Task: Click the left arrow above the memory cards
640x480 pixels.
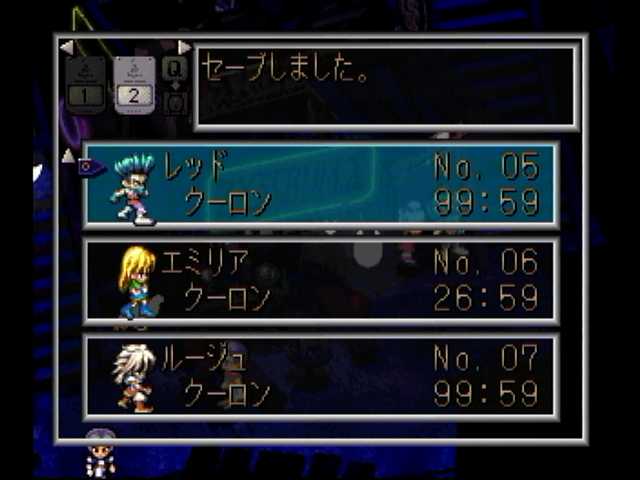Action: coord(66,47)
